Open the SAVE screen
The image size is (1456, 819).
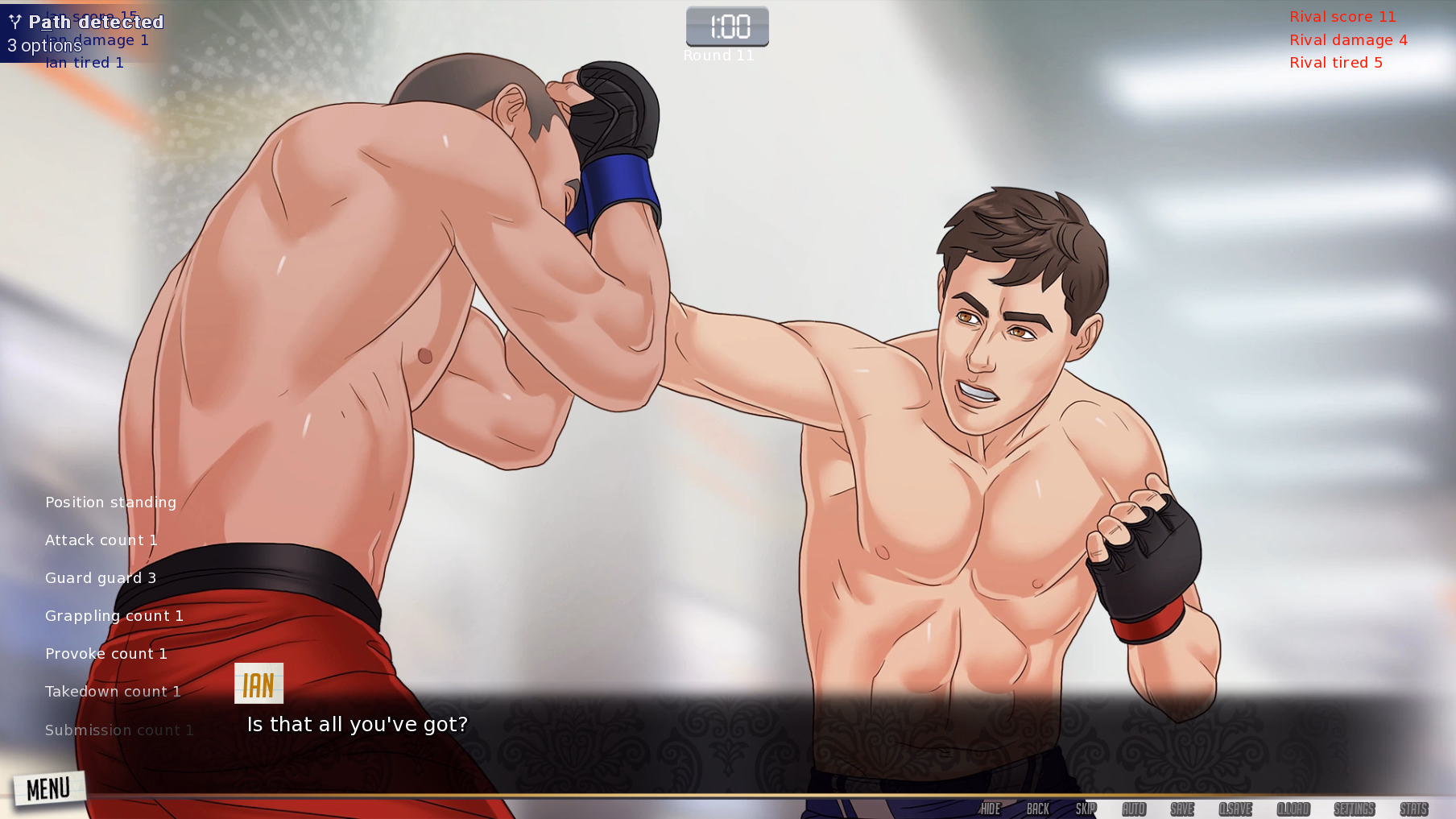(1182, 809)
